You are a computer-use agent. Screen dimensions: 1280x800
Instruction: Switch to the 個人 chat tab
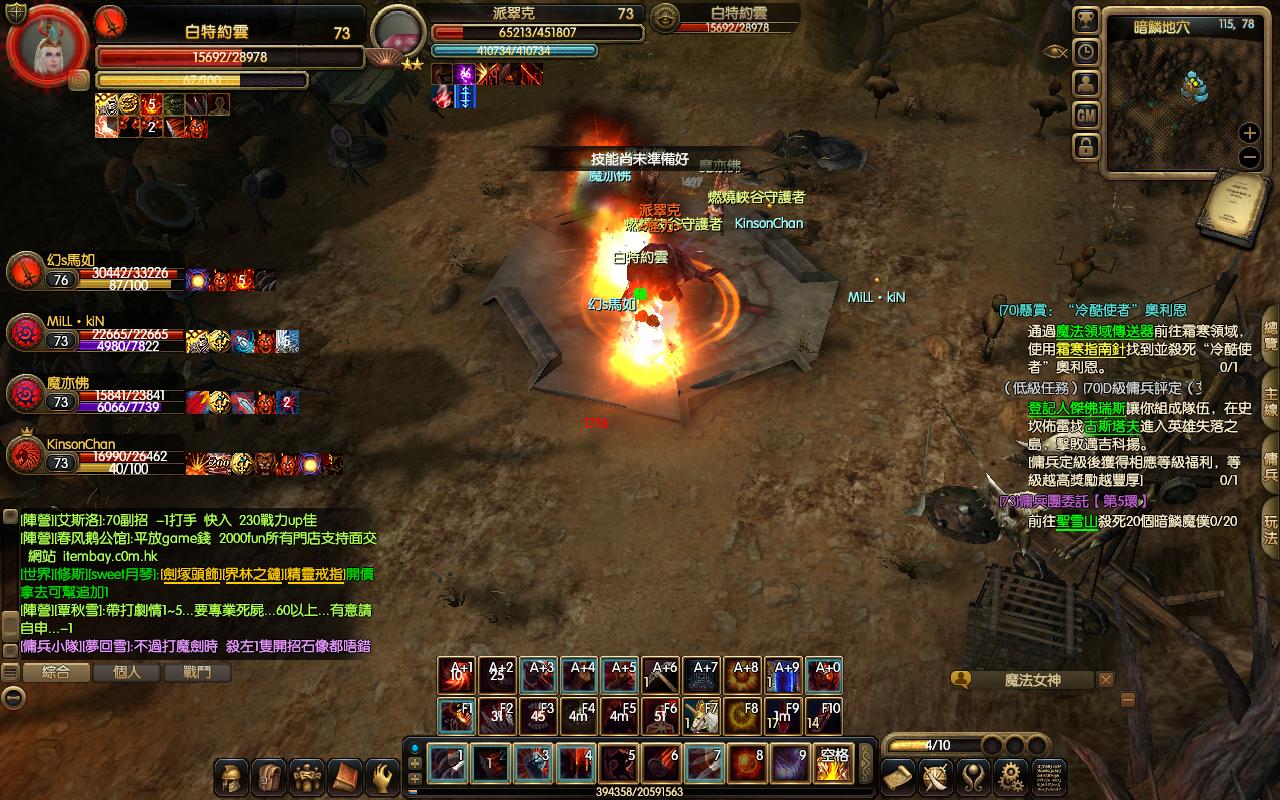click(127, 672)
